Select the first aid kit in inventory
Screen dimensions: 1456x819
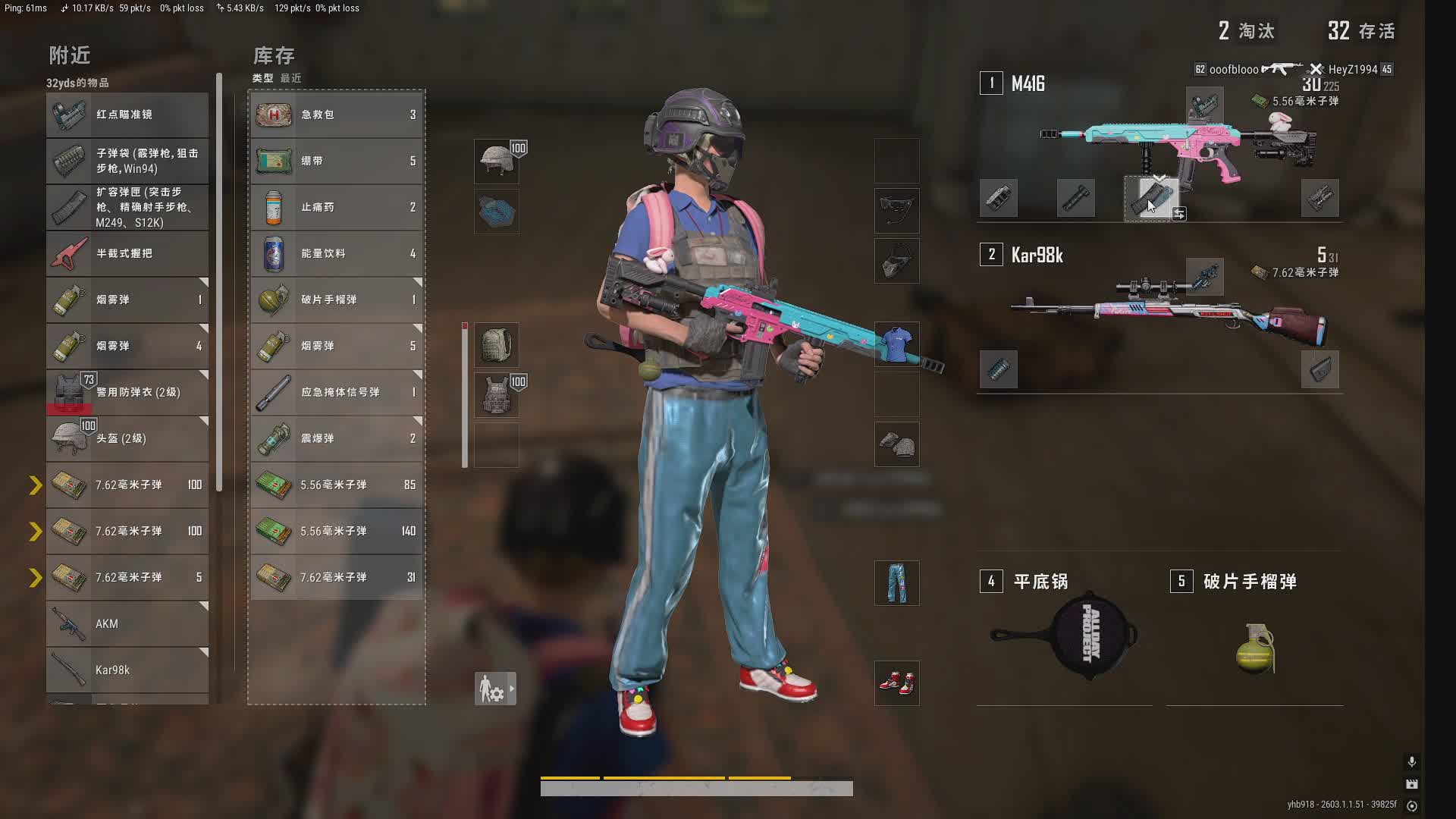(336, 115)
